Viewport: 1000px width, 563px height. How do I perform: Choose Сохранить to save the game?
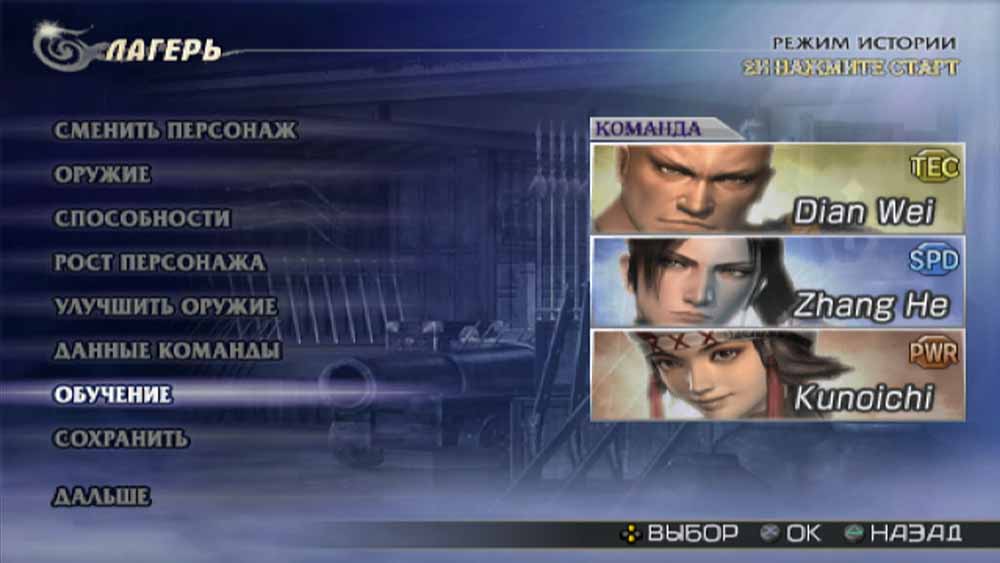tap(120, 439)
